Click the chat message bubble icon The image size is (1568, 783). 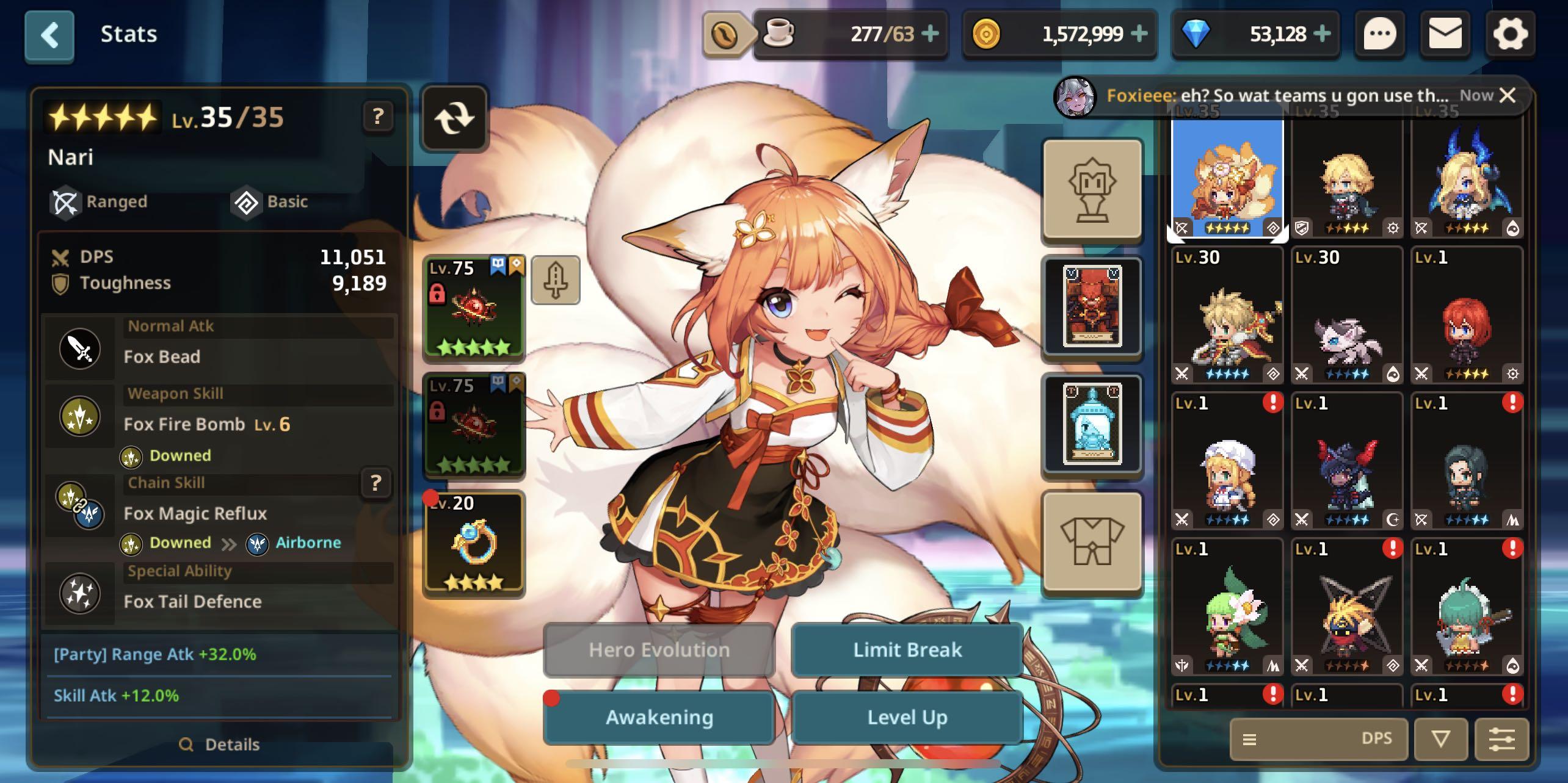pos(1380,34)
